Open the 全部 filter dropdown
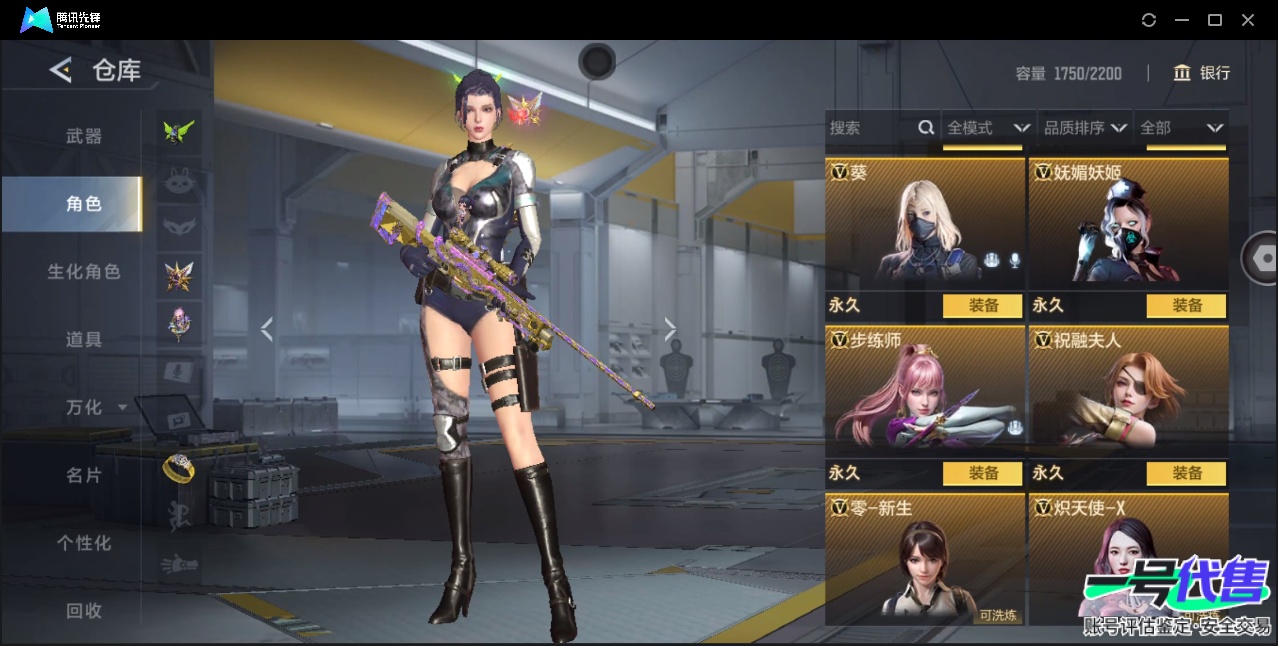 1181,128
